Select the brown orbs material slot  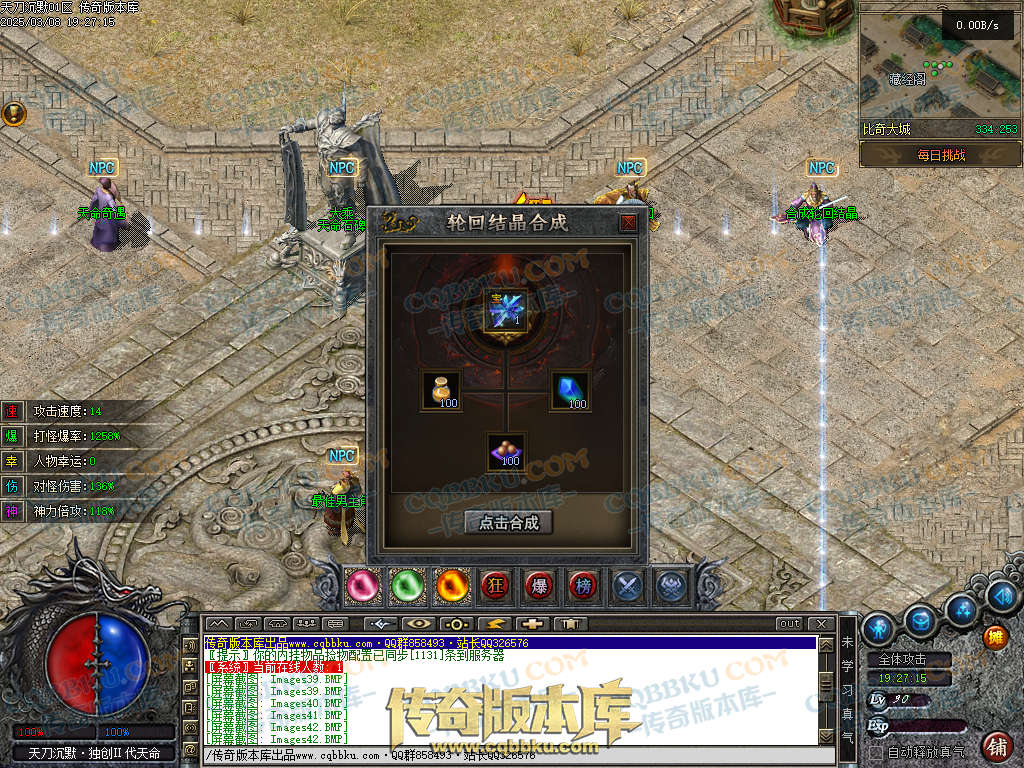(506, 452)
